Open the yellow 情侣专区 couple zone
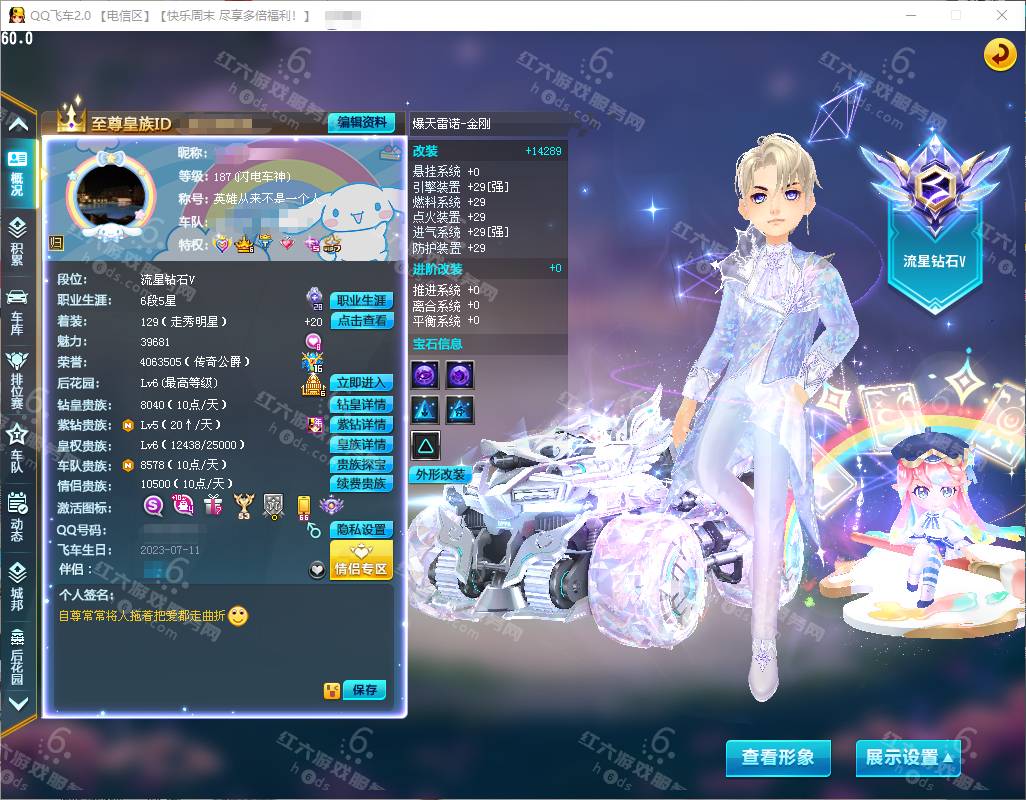The width and height of the screenshot is (1026, 800). click(361, 561)
